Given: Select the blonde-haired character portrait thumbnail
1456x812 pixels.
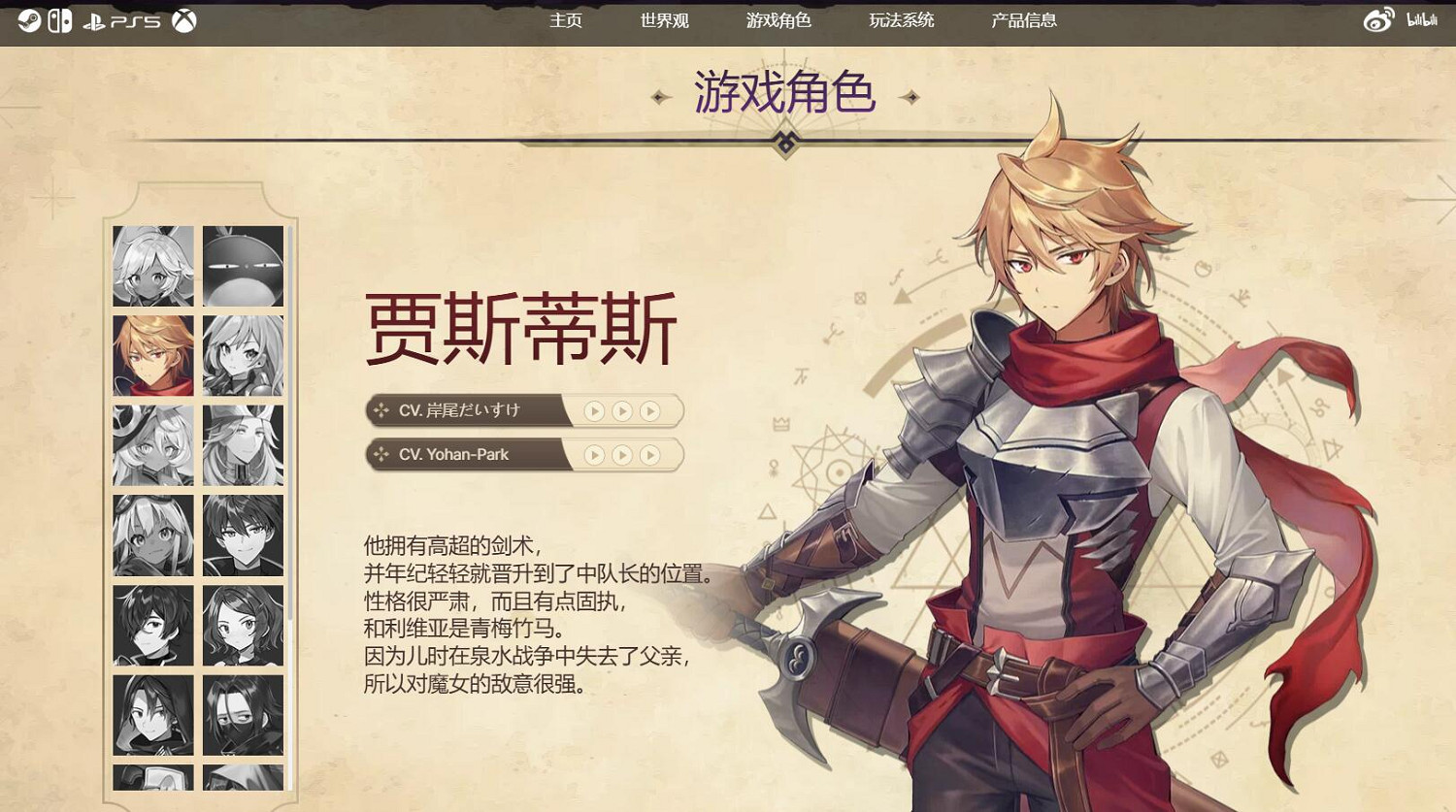Looking at the screenshot, I should pos(151,355).
